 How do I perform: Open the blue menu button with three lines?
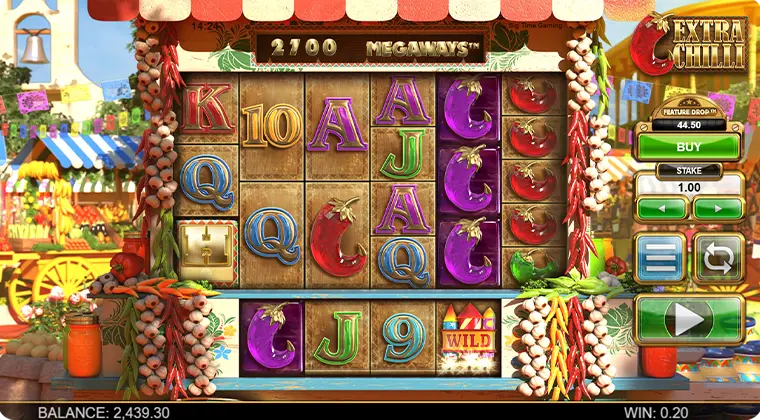[x=660, y=258]
